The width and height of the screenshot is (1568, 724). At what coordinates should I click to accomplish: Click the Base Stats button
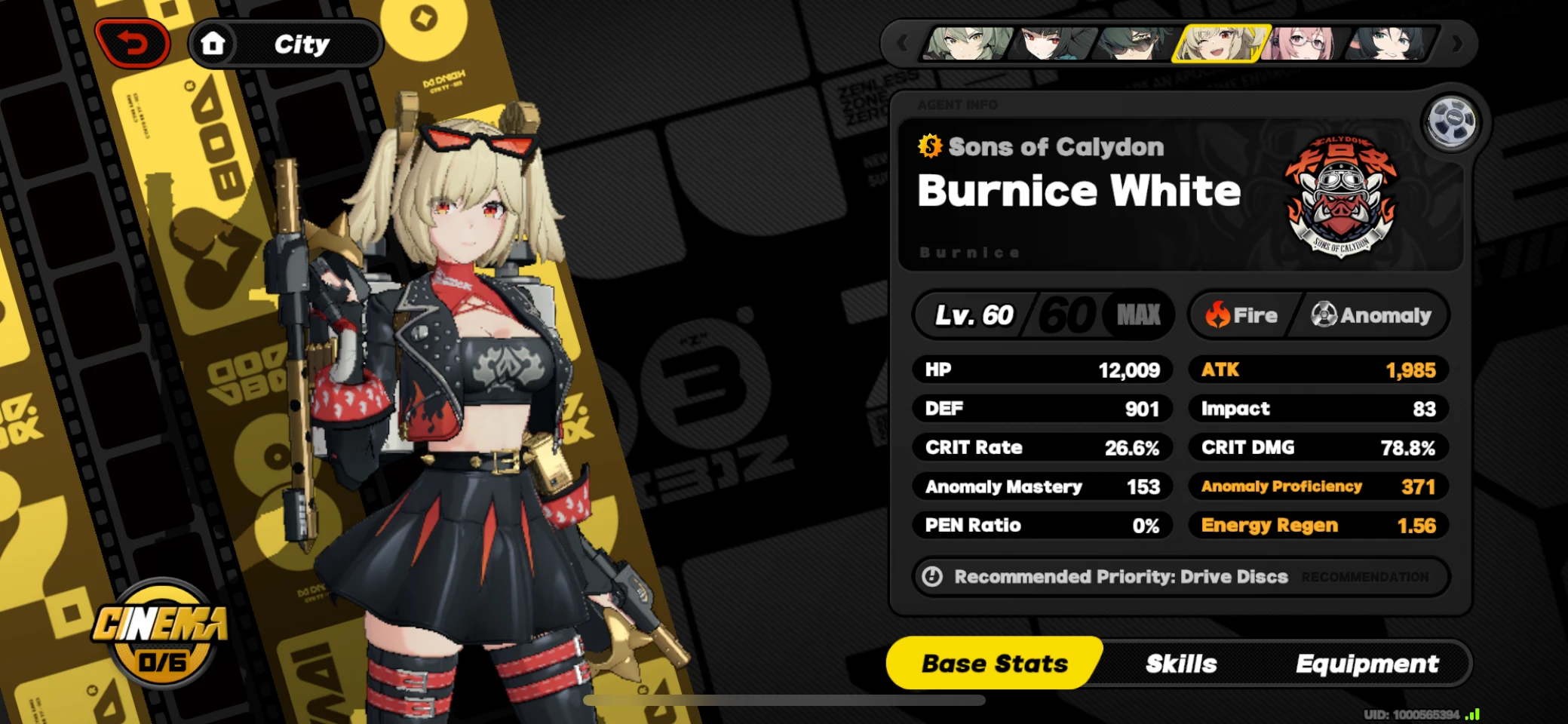994,664
